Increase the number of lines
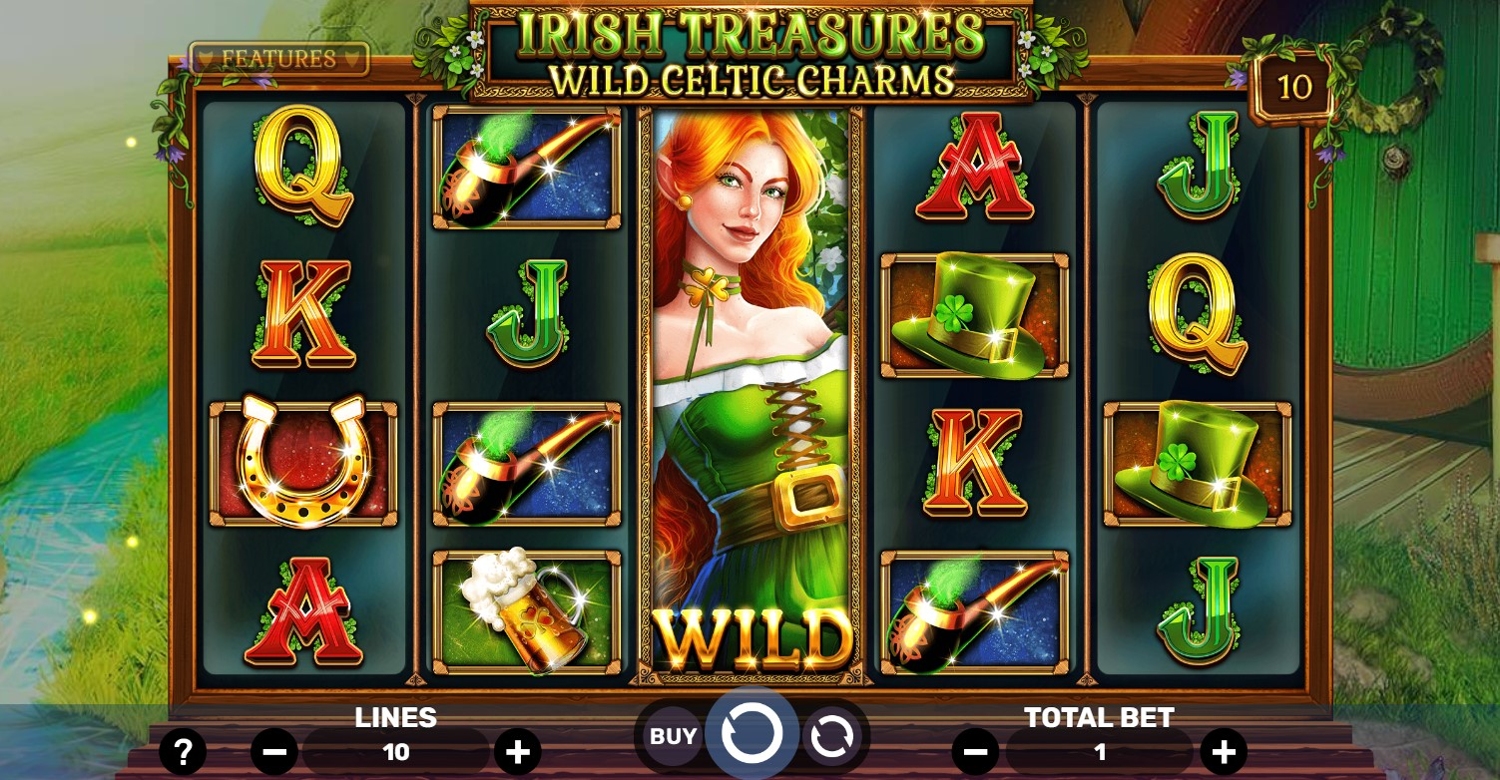The height and width of the screenshot is (780, 1500). point(517,751)
